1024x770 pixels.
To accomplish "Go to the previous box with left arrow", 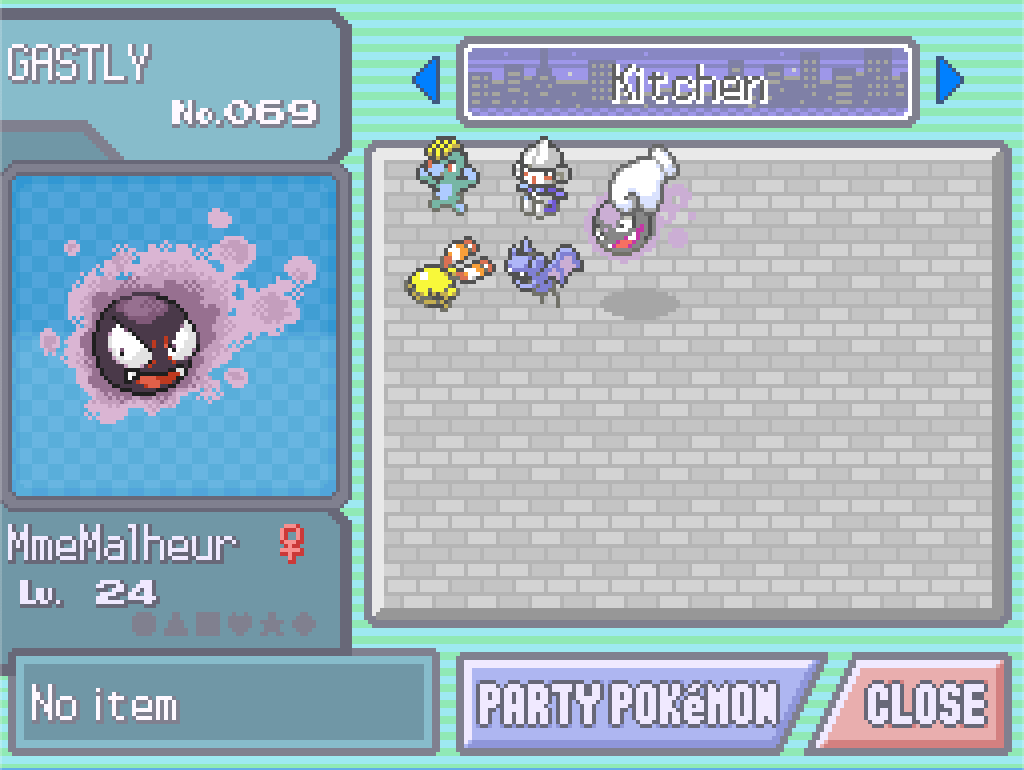I will [x=427, y=82].
